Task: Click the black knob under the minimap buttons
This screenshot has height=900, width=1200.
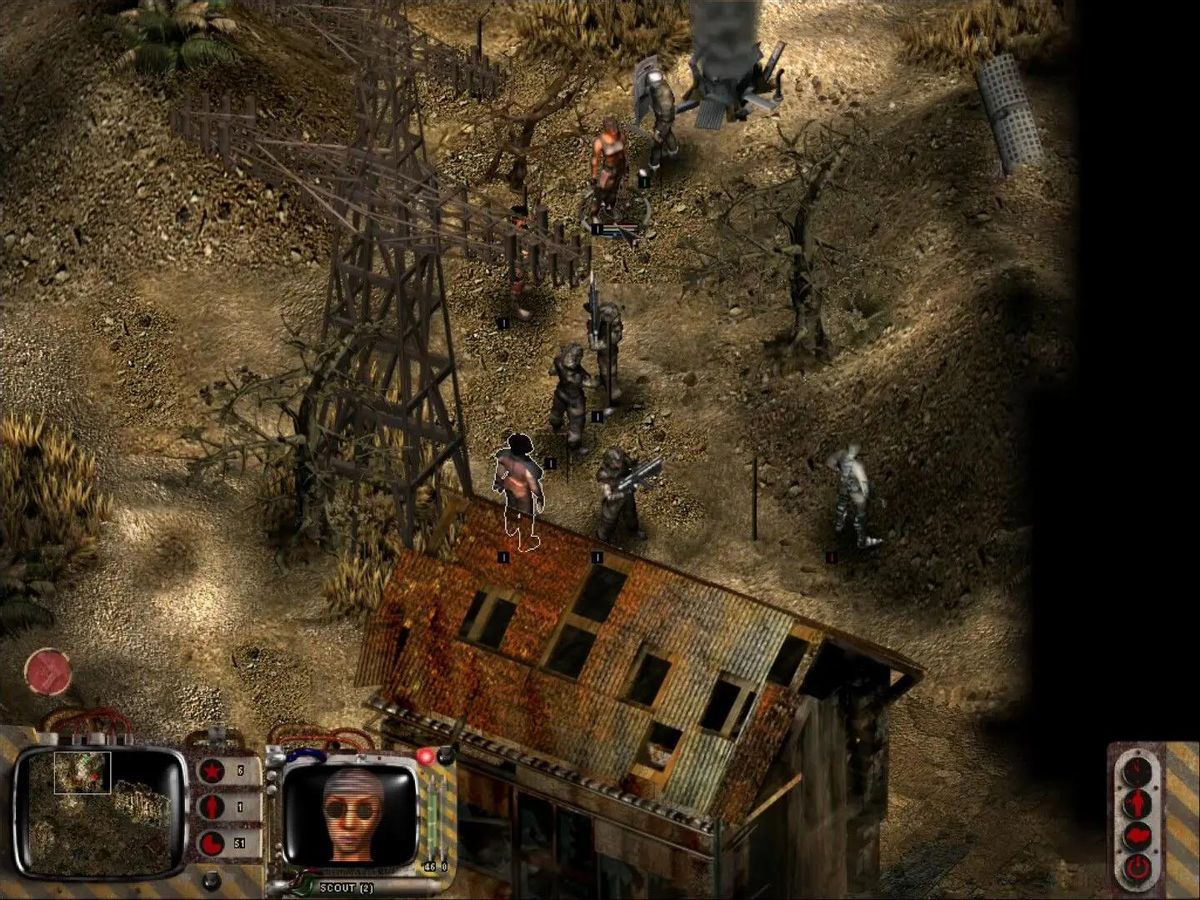Action: point(211,882)
